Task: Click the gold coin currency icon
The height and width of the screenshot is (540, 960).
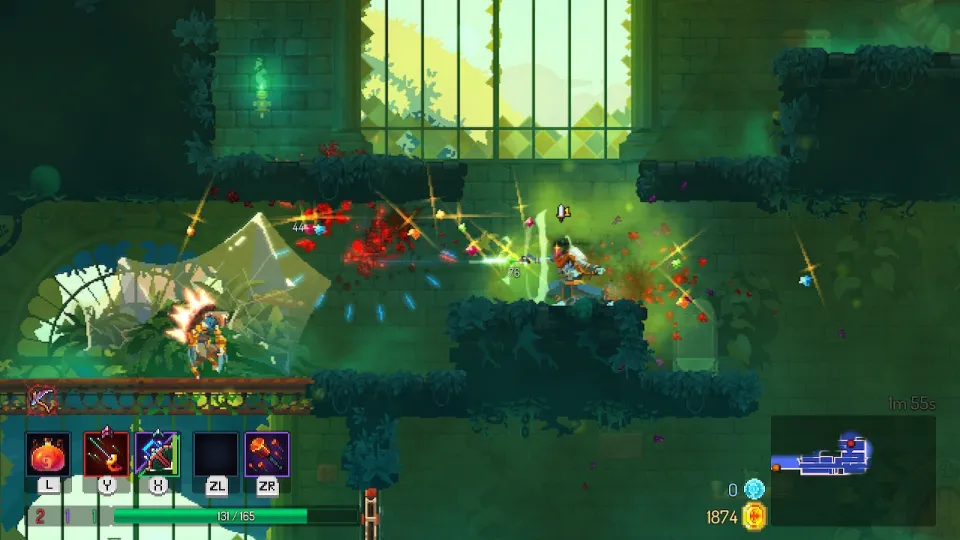Action: [754, 516]
